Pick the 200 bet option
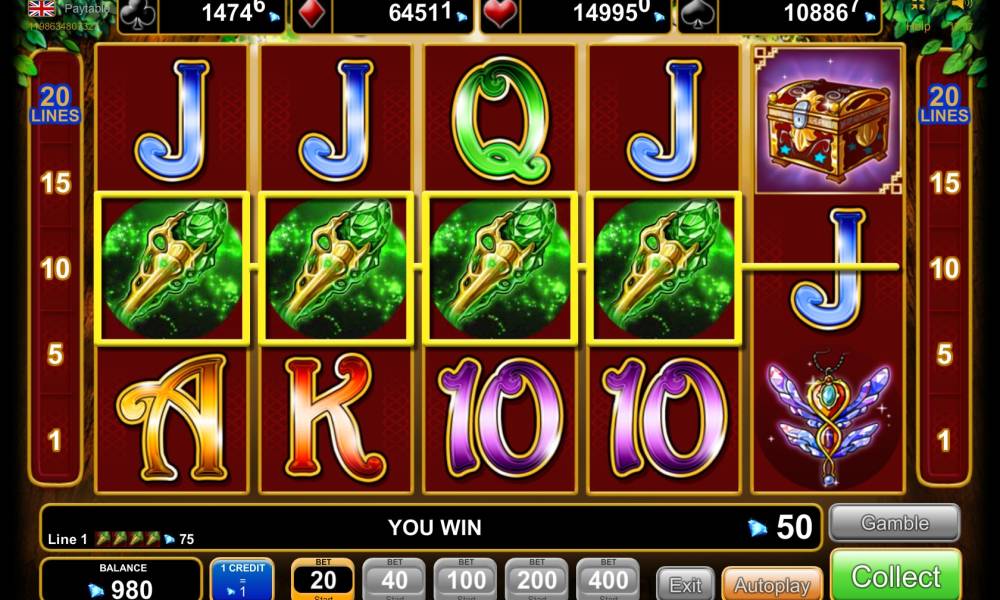Image resolution: width=1000 pixels, height=600 pixels. [537, 579]
